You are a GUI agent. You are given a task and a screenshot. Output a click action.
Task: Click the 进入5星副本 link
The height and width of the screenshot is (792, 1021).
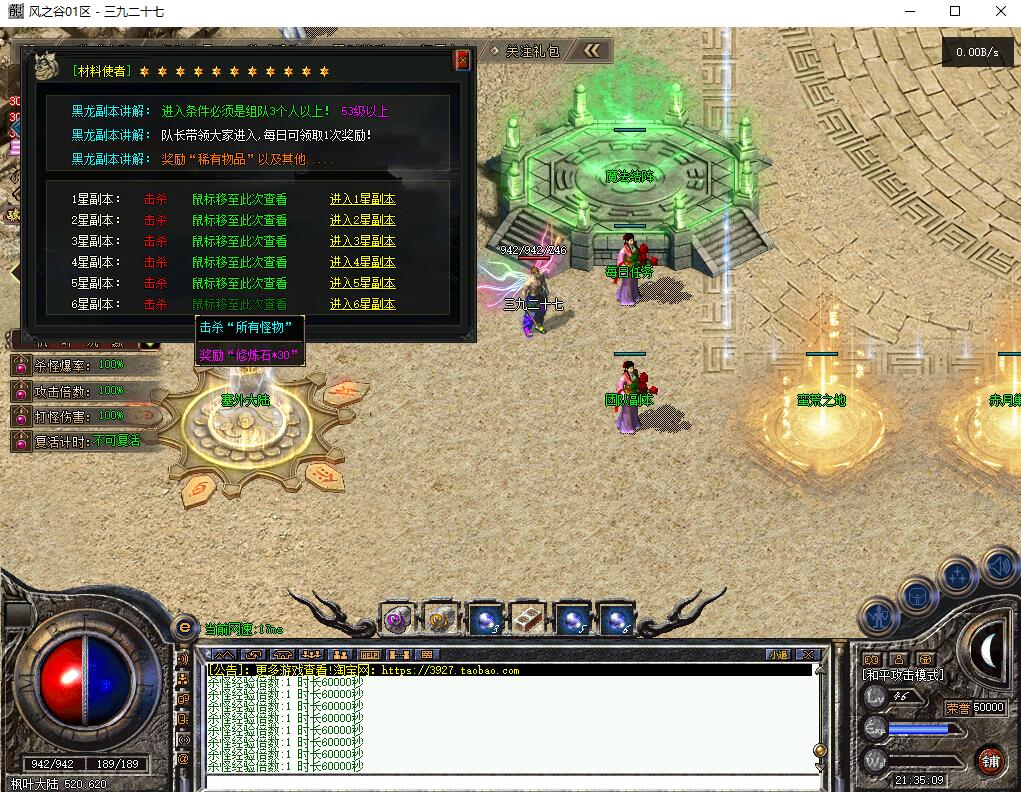[362, 283]
